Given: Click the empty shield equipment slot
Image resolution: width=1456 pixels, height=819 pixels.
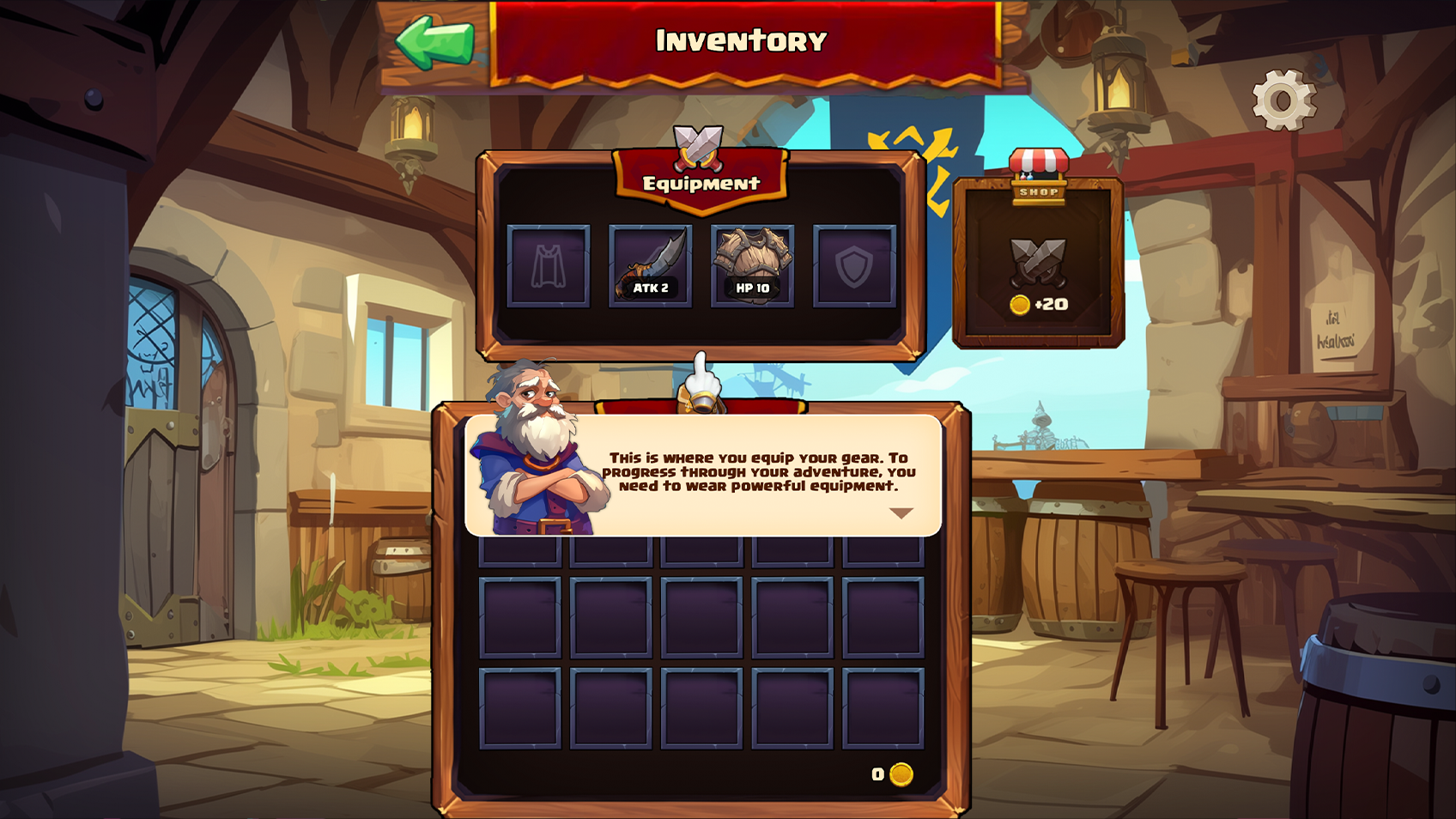Looking at the screenshot, I should (854, 266).
